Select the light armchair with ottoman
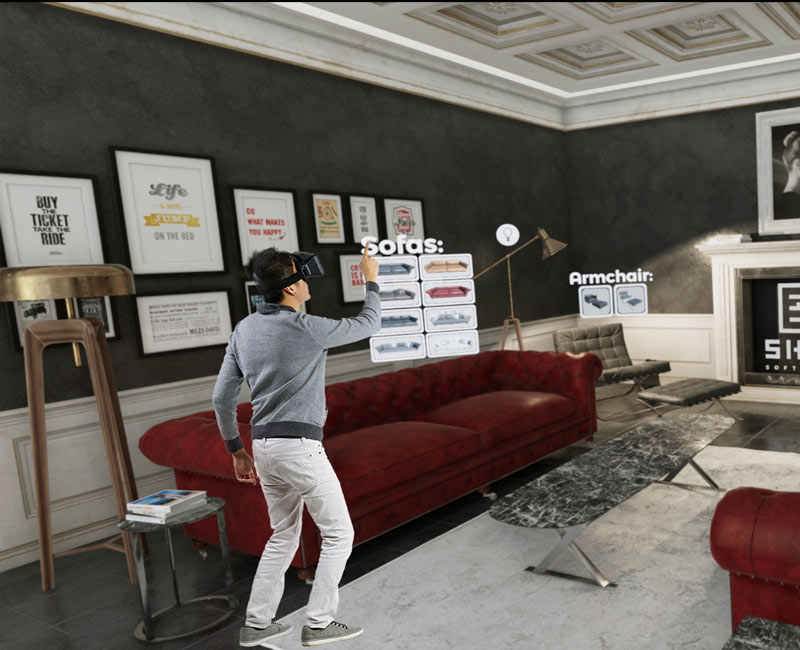This screenshot has width=800, height=650. 630,300
